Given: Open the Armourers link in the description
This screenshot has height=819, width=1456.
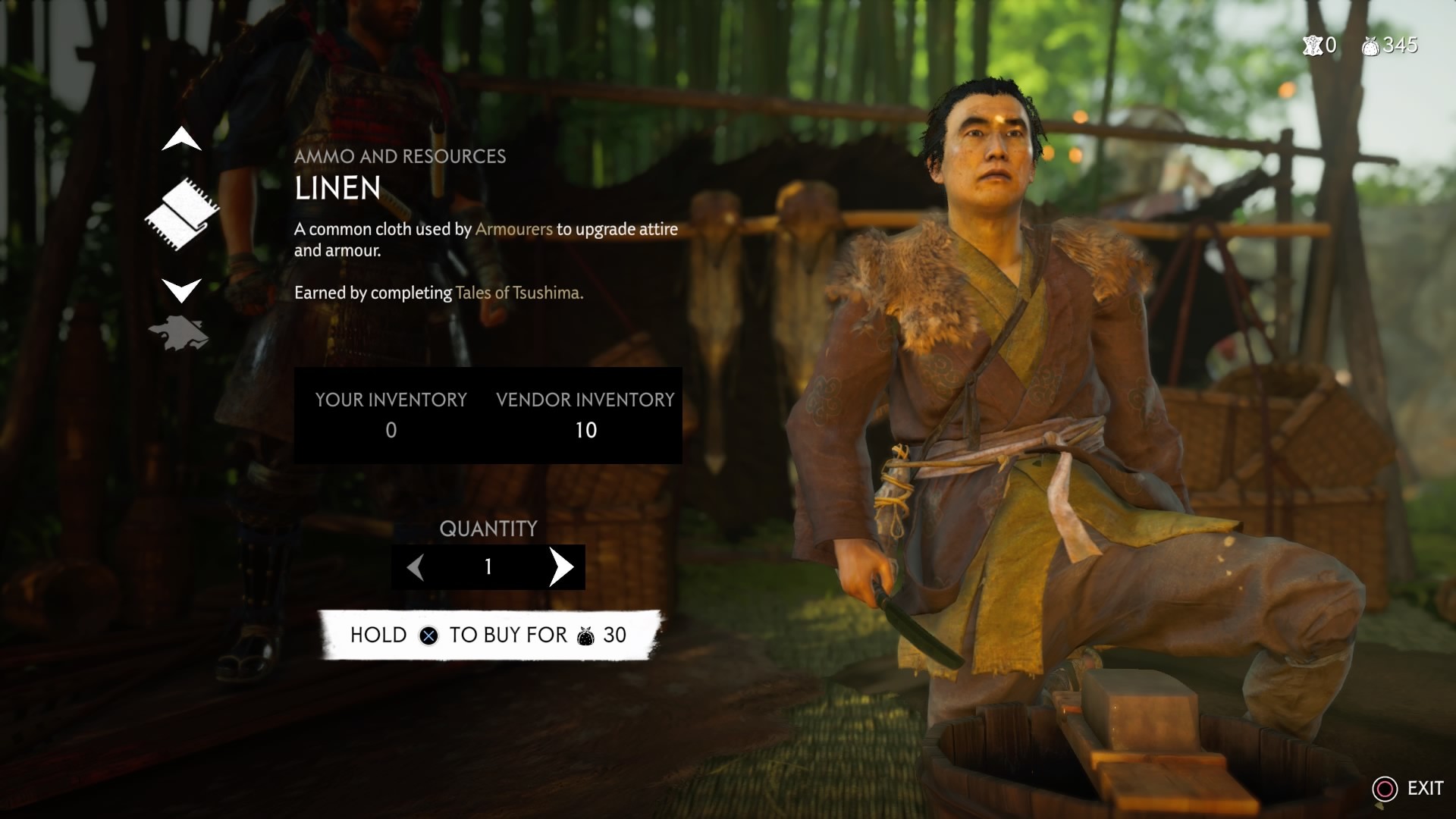Looking at the screenshot, I should point(513,230).
